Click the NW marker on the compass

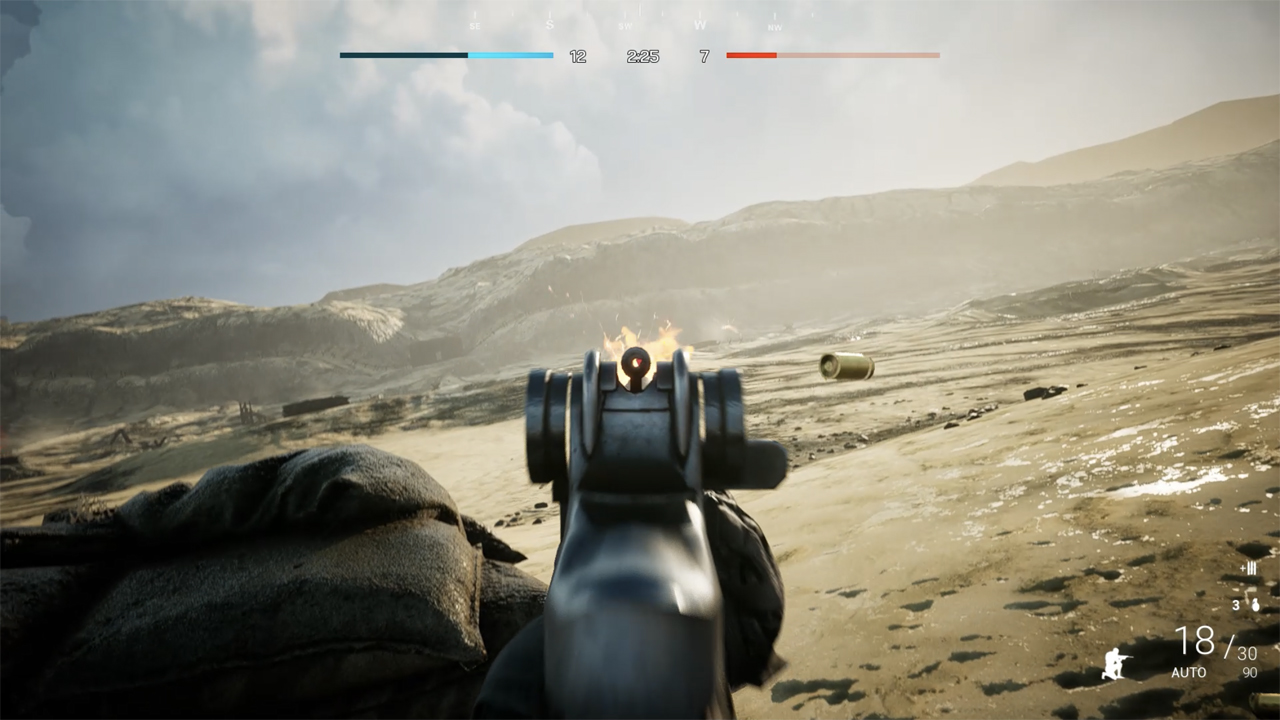[774, 27]
